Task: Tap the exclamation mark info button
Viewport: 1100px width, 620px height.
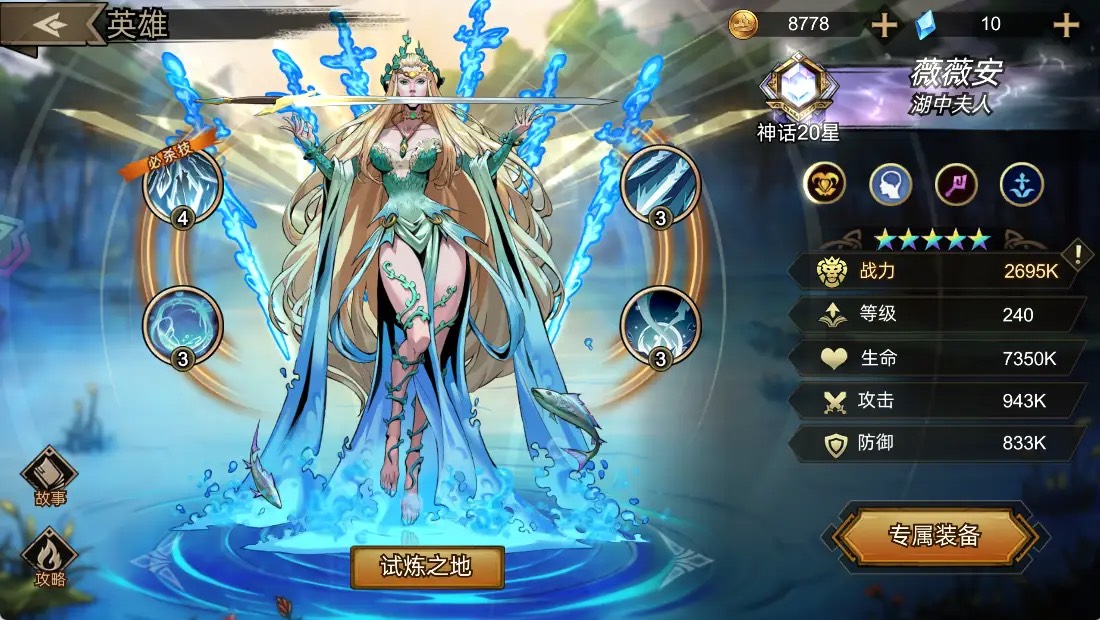Action: click(1078, 255)
